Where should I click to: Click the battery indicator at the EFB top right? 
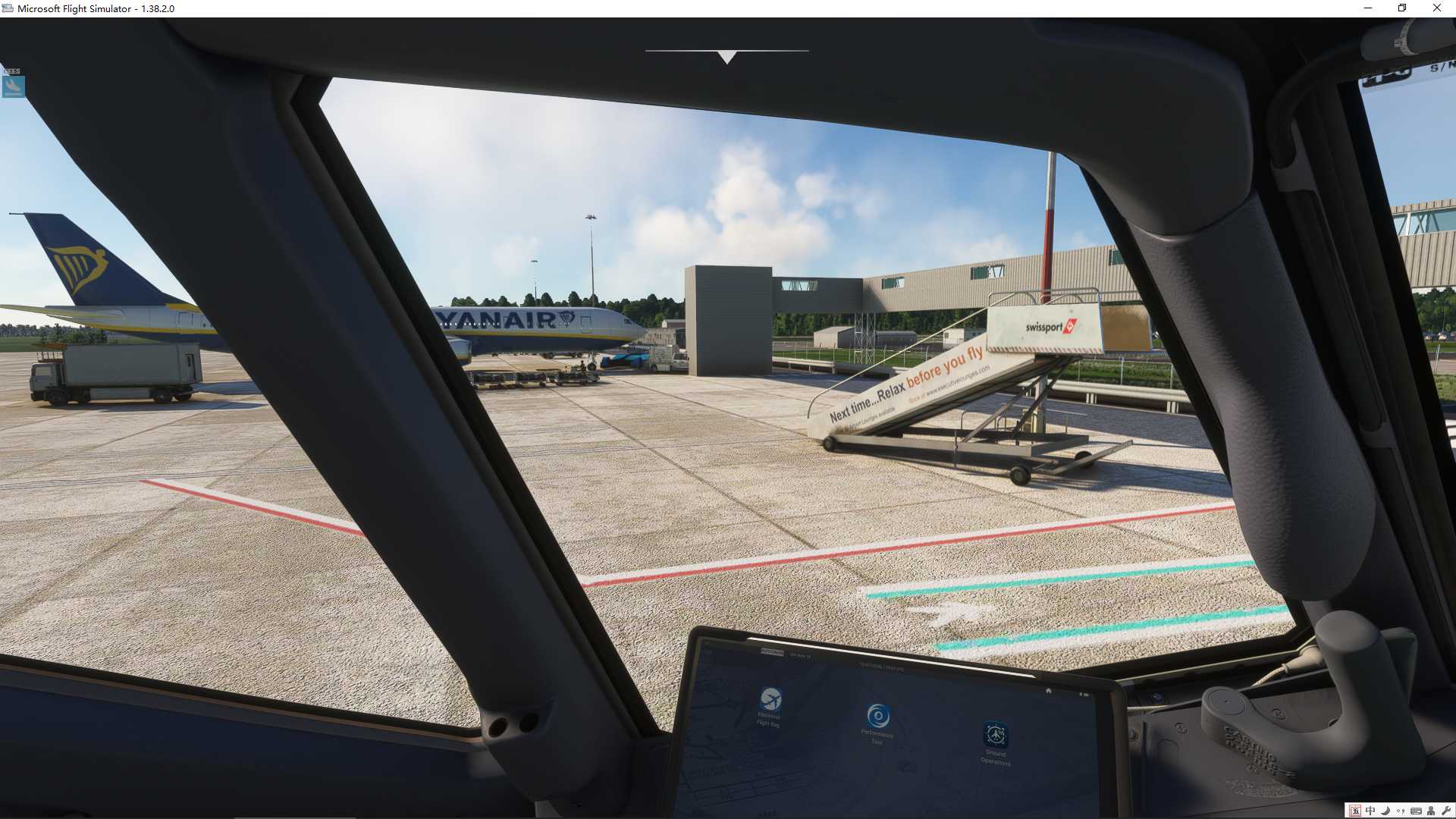pyautogui.click(x=1084, y=693)
